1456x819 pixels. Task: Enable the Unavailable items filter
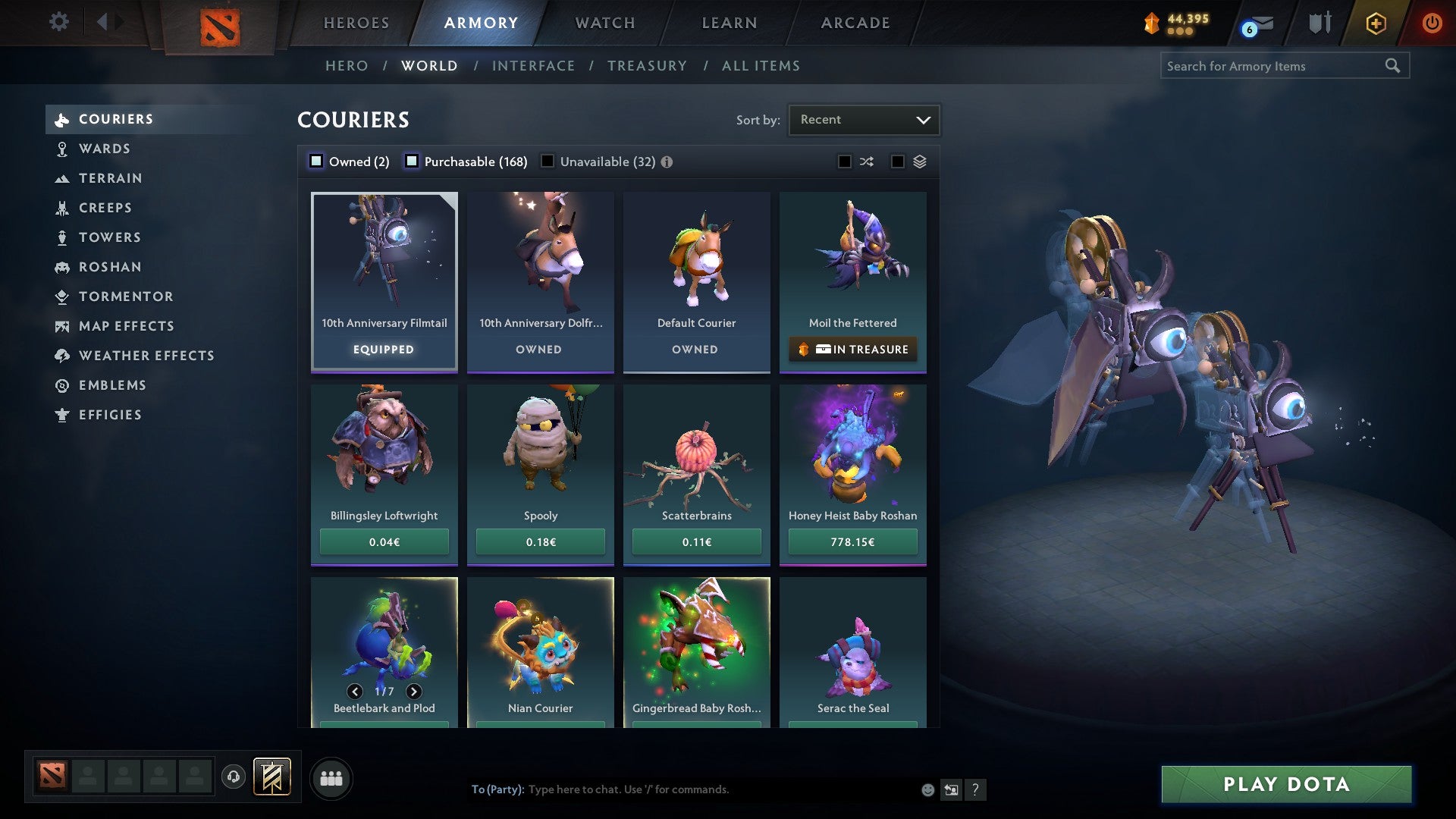pos(548,162)
